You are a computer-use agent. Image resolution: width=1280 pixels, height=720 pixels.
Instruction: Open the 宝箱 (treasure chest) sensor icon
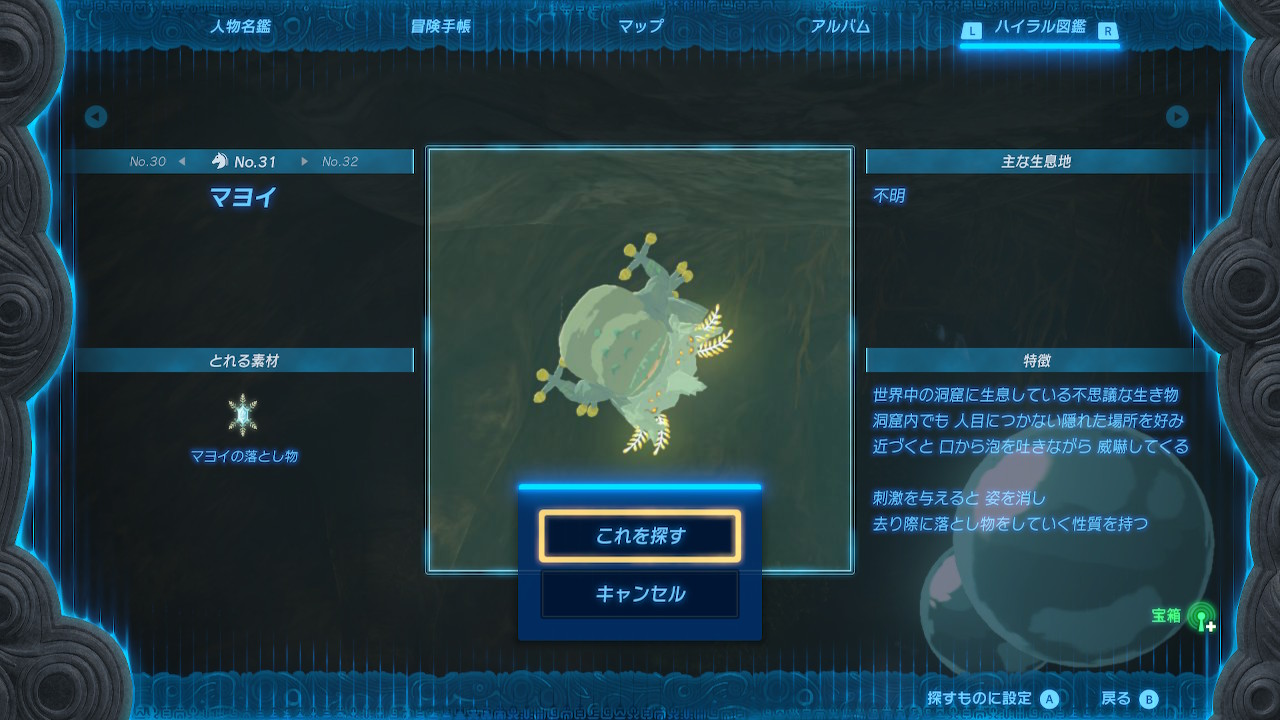tap(1199, 618)
